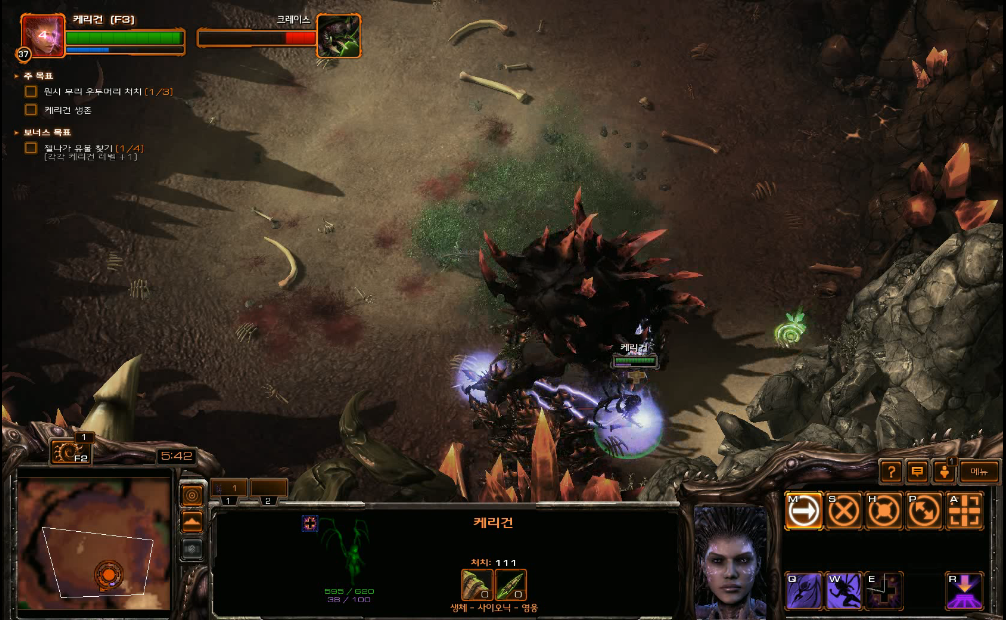Activate the Hold Position command
The width and height of the screenshot is (1006, 620).
point(884,511)
